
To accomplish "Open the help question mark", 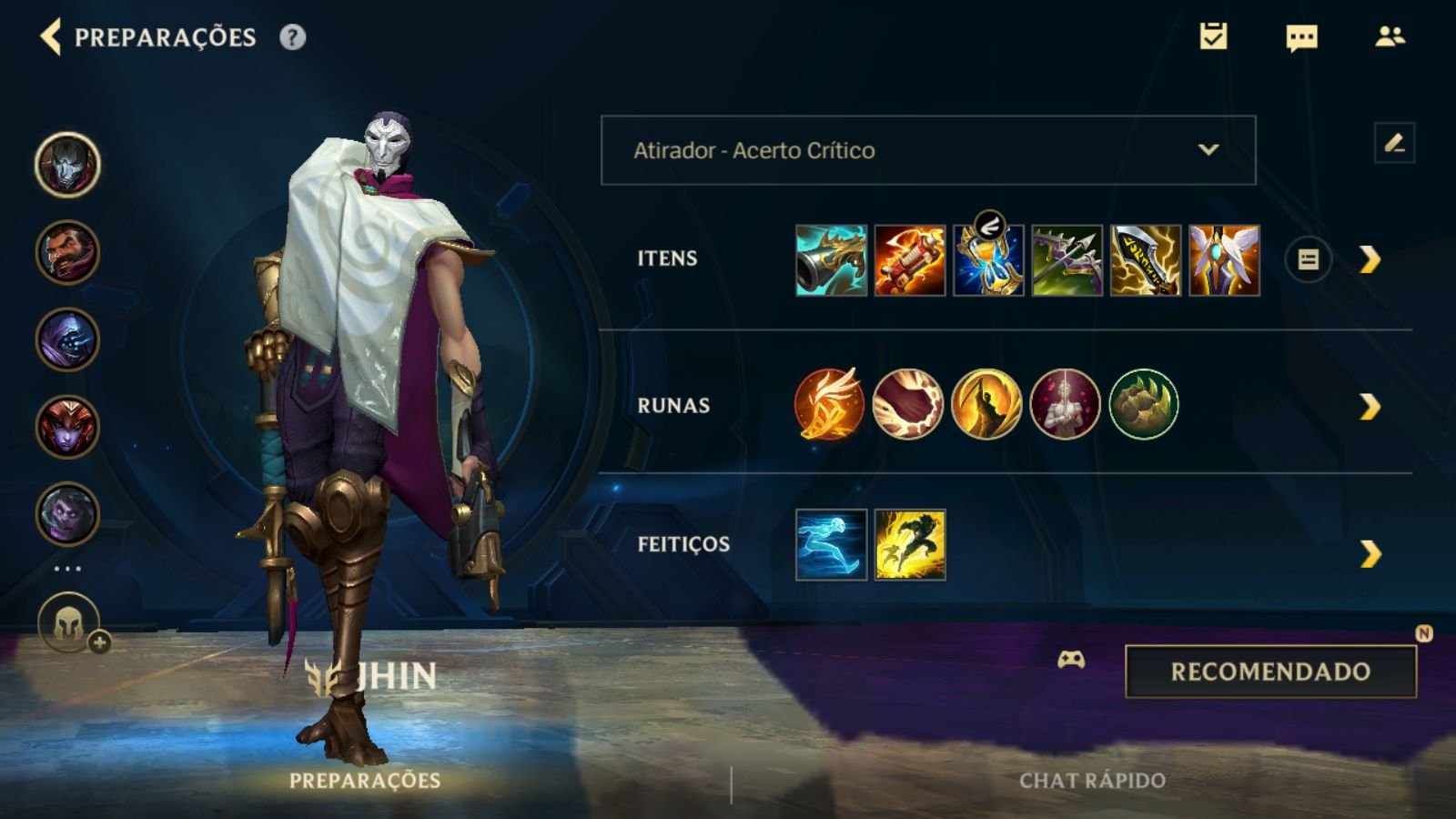I will pyautogui.click(x=292, y=37).
